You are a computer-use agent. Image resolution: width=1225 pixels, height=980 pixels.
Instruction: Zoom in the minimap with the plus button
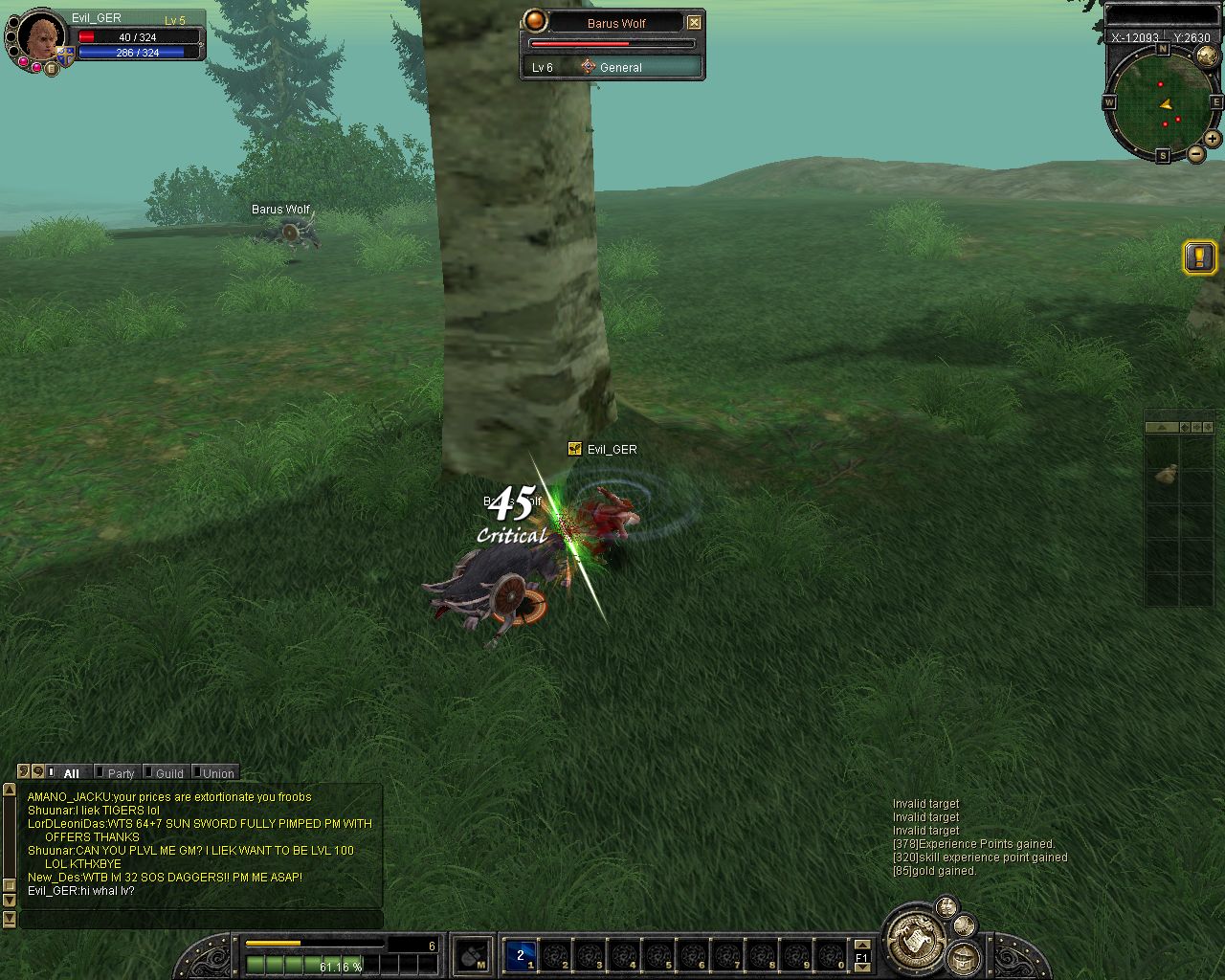coord(1213,139)
